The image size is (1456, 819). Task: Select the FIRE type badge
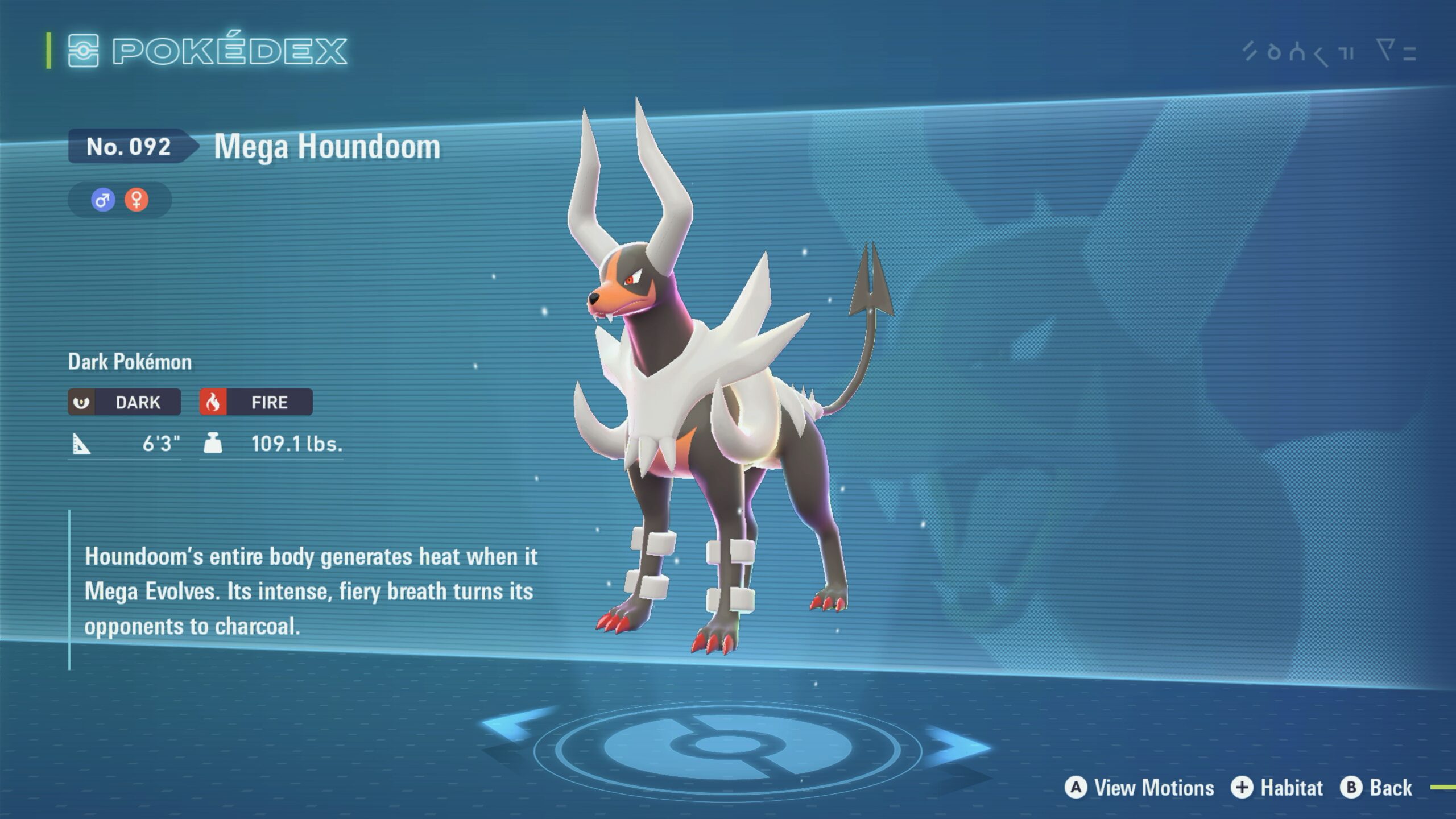[x=256, y=402]
